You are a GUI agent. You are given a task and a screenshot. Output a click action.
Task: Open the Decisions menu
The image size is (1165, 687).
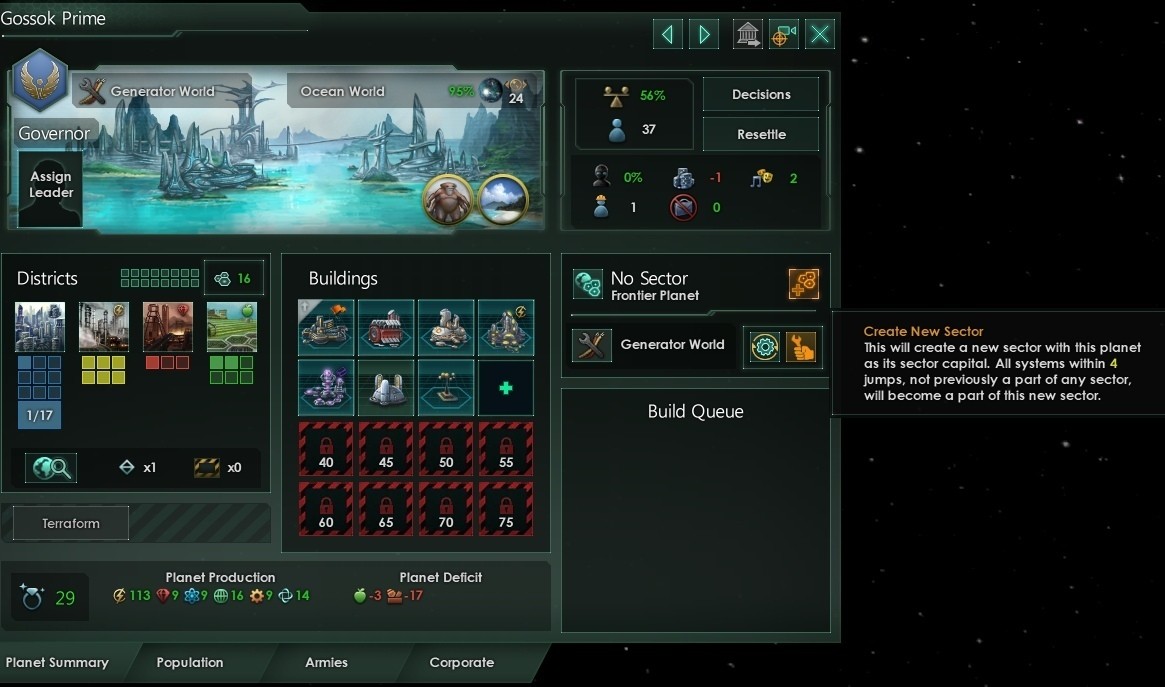pyautogui.click(x=761, y=94)
